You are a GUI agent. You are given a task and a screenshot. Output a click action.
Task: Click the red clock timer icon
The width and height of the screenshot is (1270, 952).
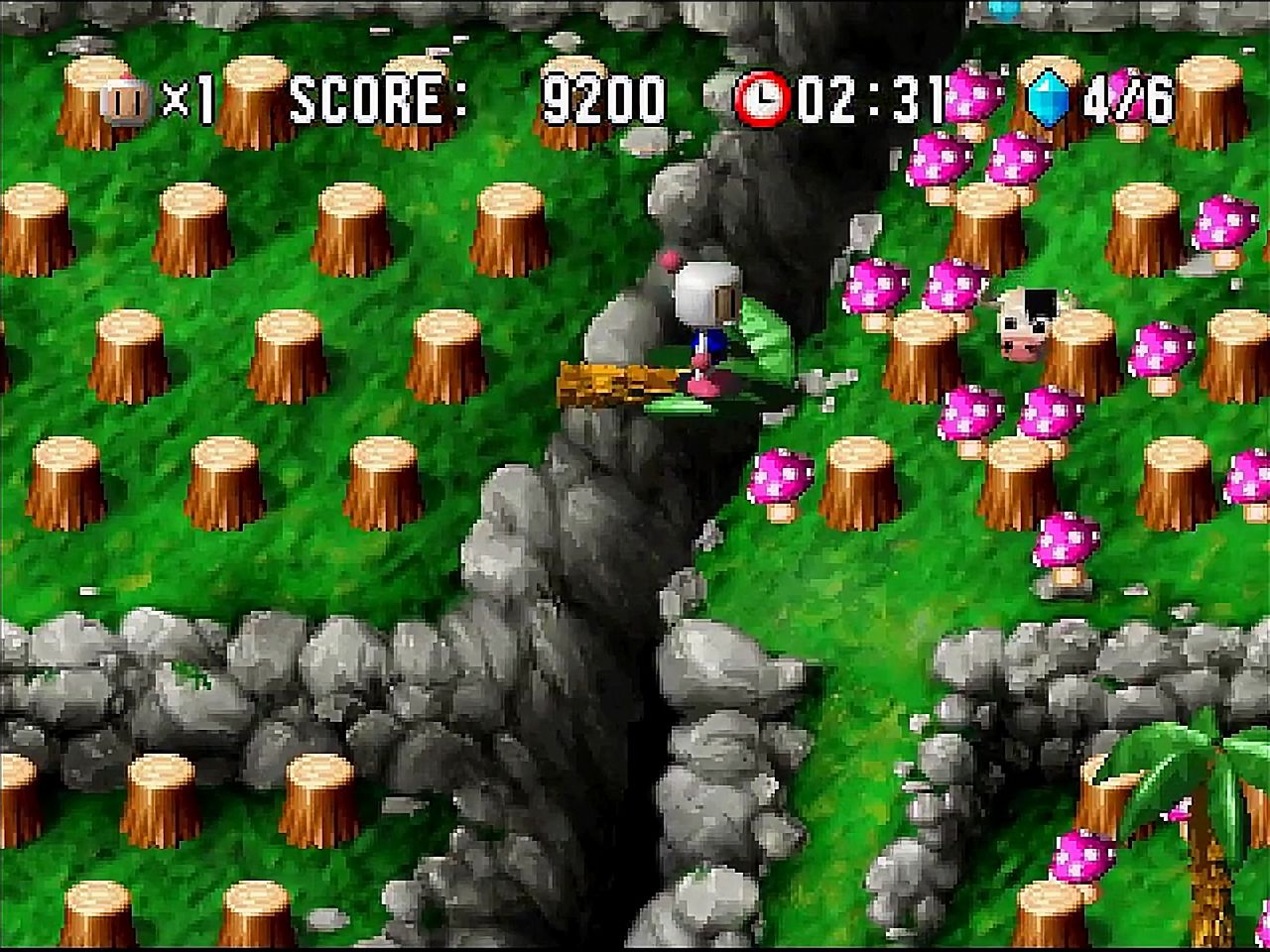(x=764, y=96)
